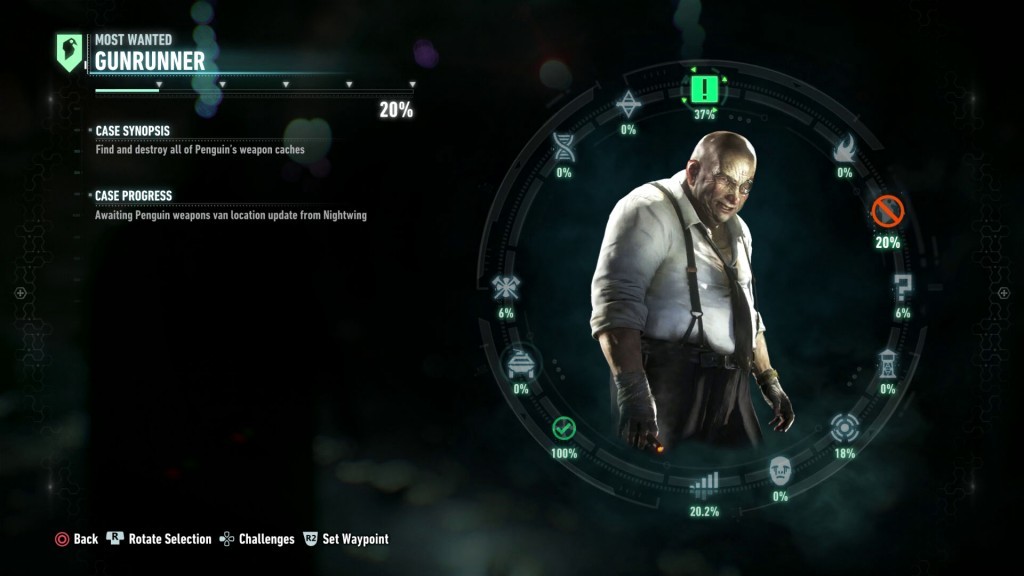Viewport: 1024px width, 576px height.
Task: Open the signal bars progress icon
Action: (705, 485)
